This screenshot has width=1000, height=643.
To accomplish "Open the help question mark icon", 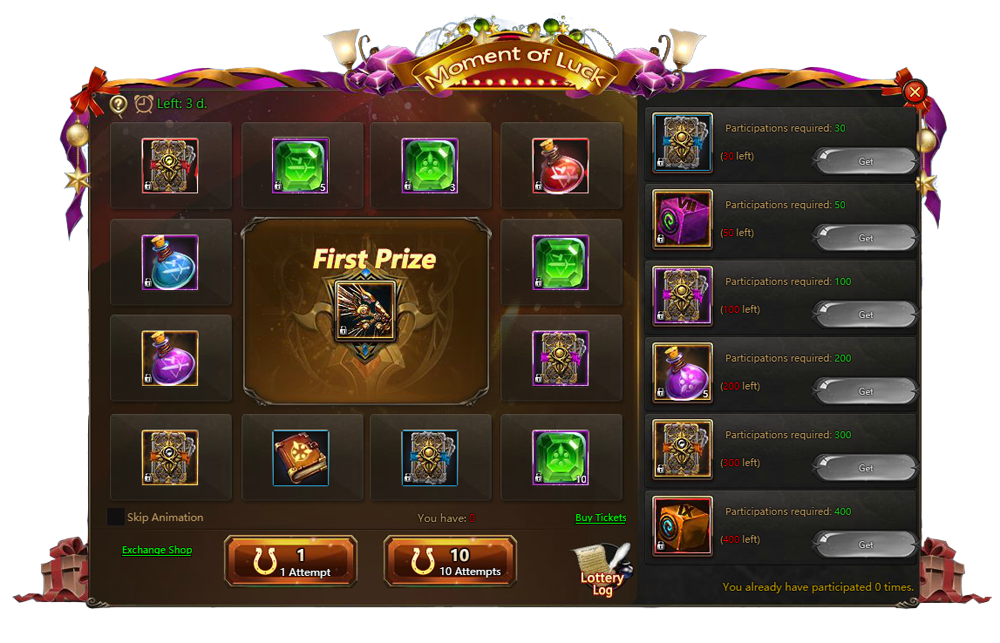I will [x=118, y=103].
